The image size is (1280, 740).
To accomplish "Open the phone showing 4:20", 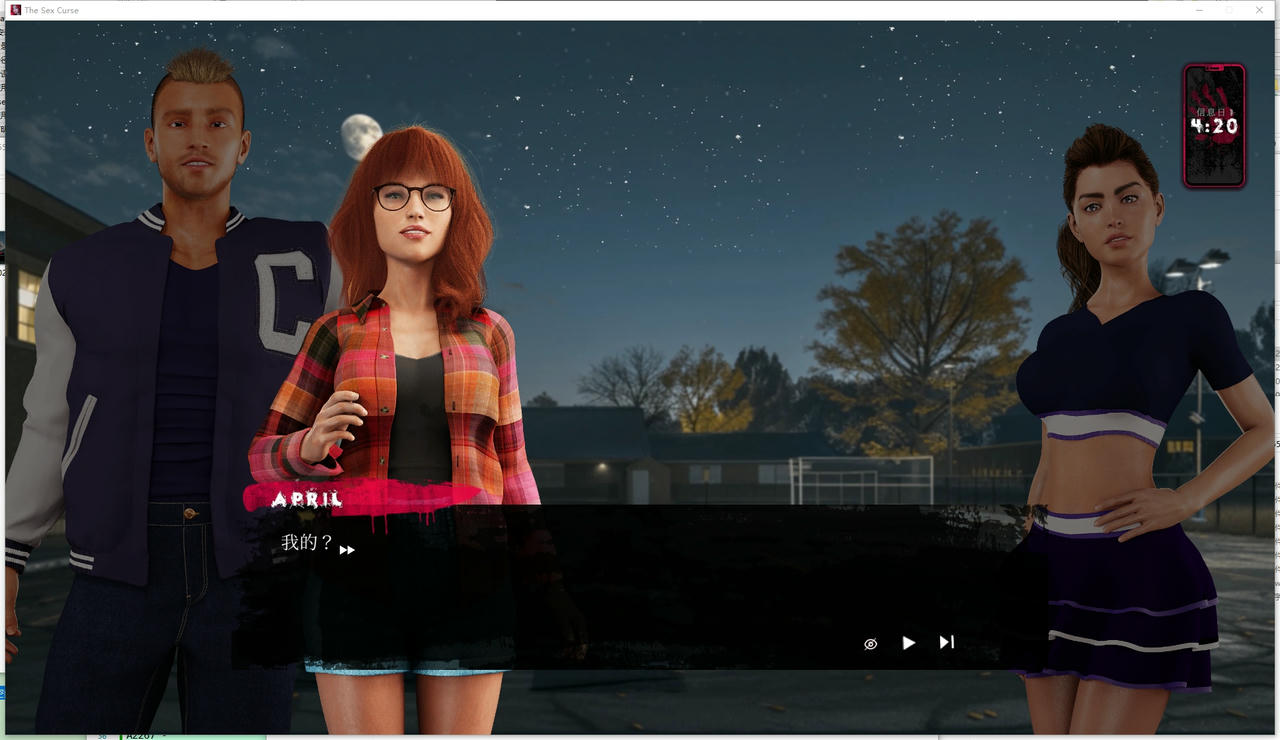I will (1214, 126).
